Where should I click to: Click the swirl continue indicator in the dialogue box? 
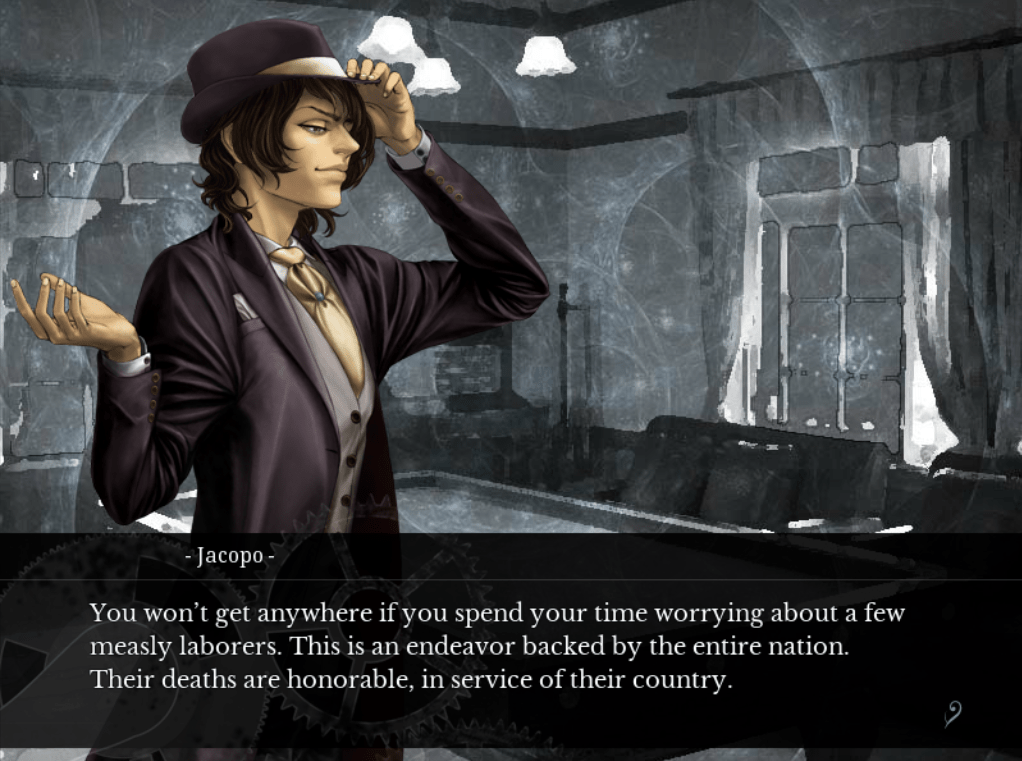tap(953, 713)
